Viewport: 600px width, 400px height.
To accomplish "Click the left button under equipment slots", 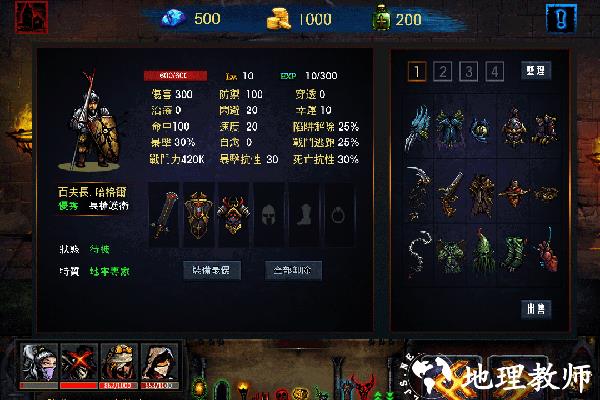I will 209,270.
